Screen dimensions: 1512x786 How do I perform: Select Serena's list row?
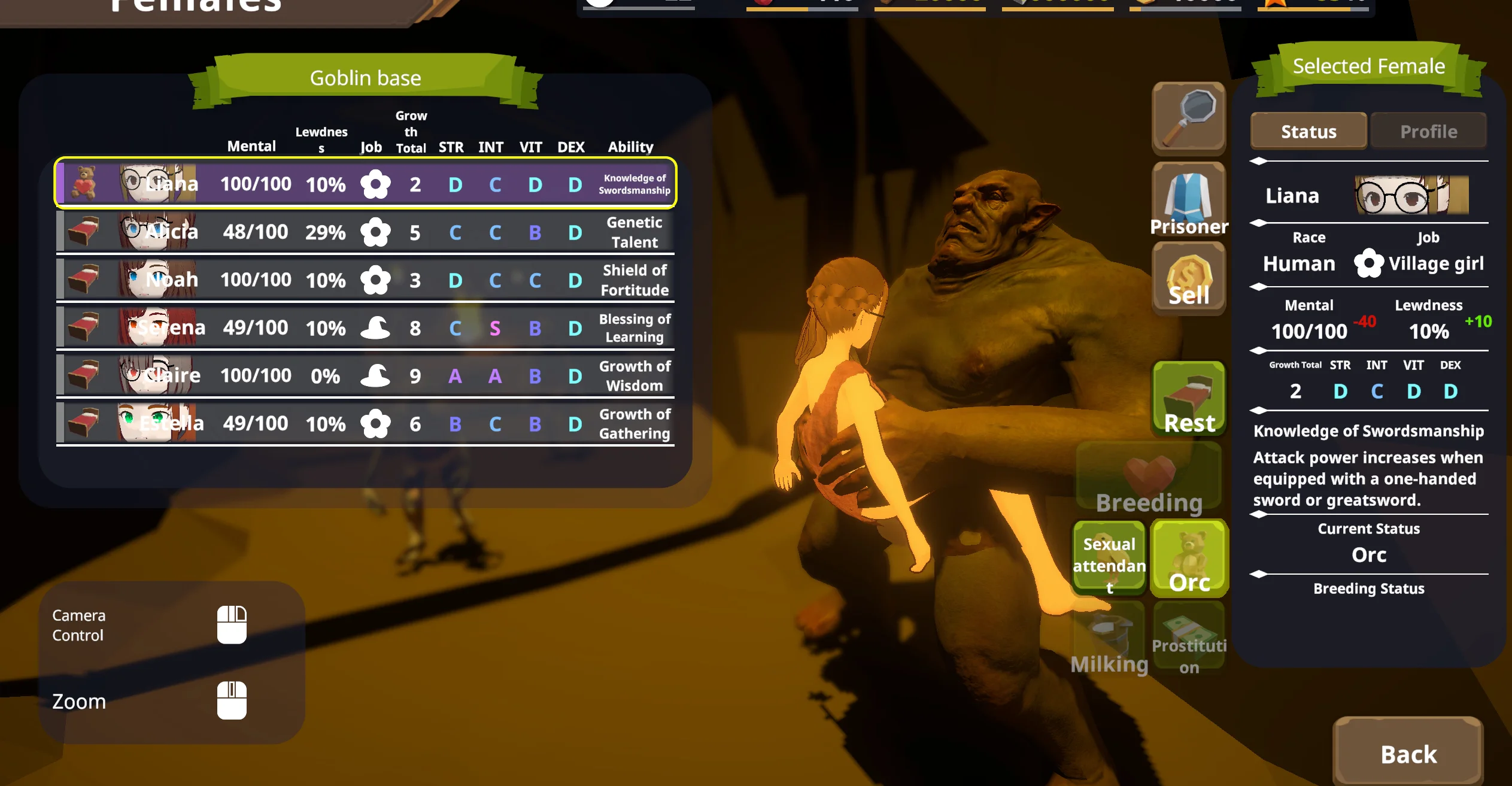[365, 327]
